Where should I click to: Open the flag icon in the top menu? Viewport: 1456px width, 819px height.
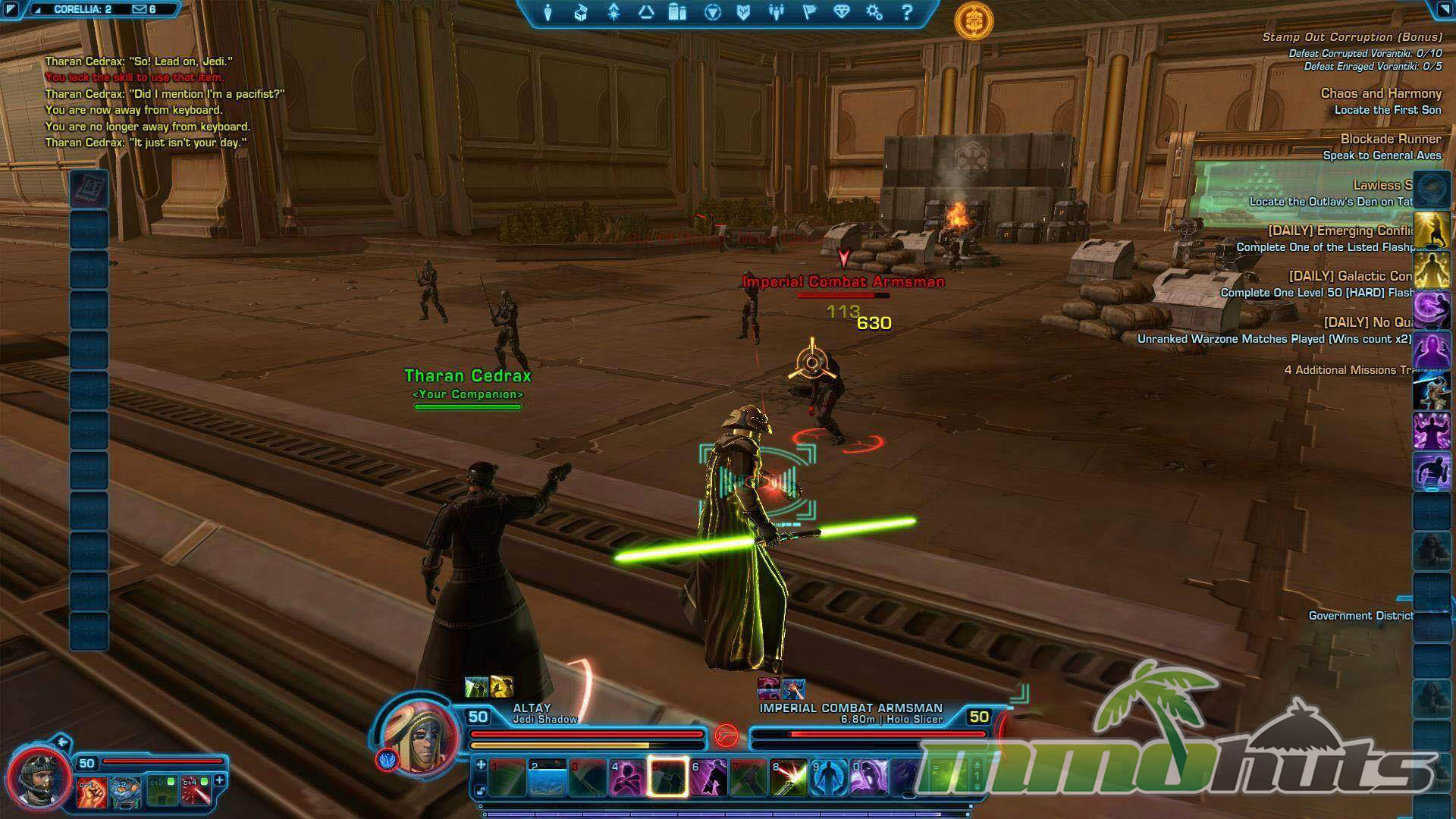(809, 13)
